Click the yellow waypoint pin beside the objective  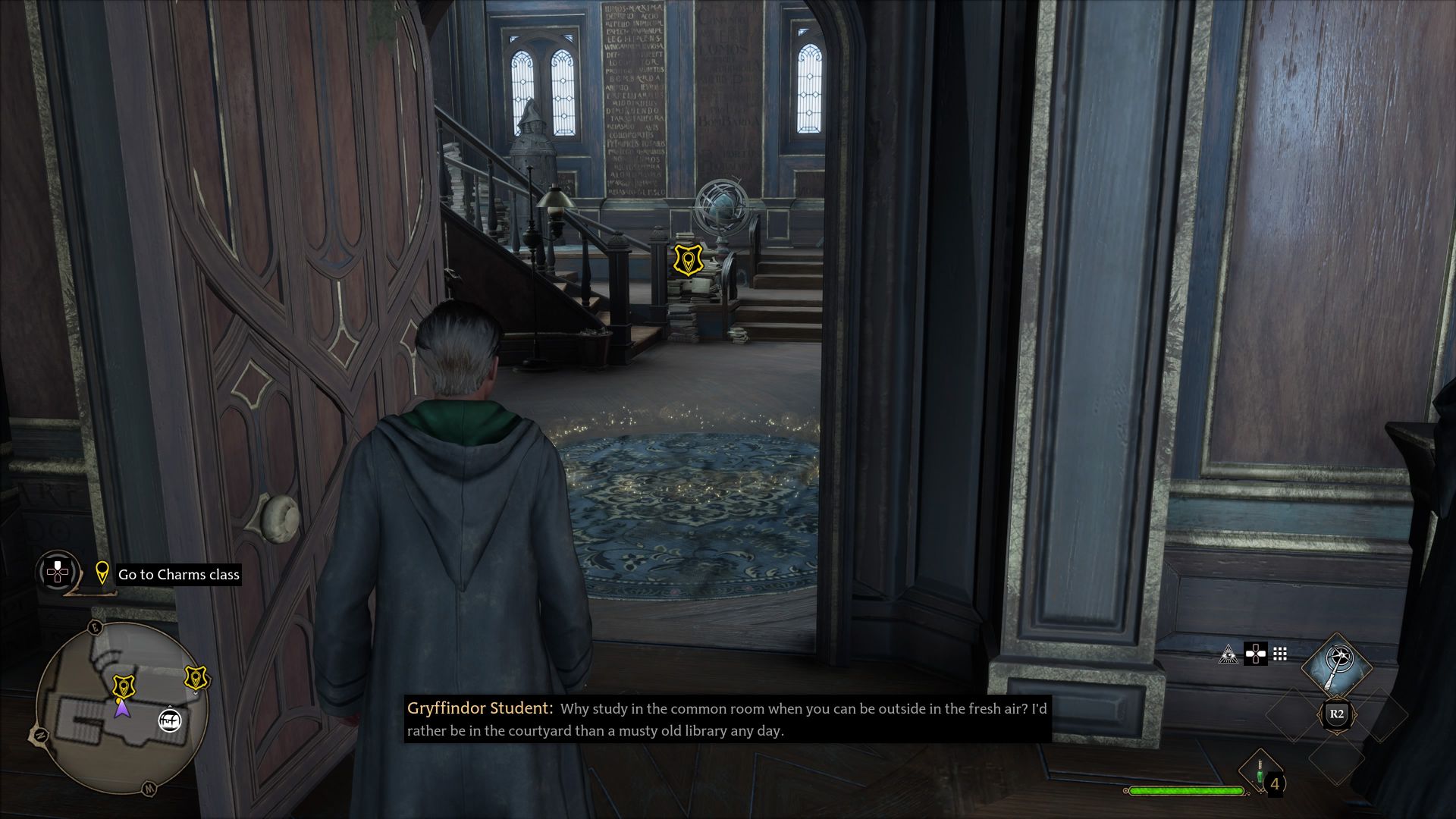point(103,574)
